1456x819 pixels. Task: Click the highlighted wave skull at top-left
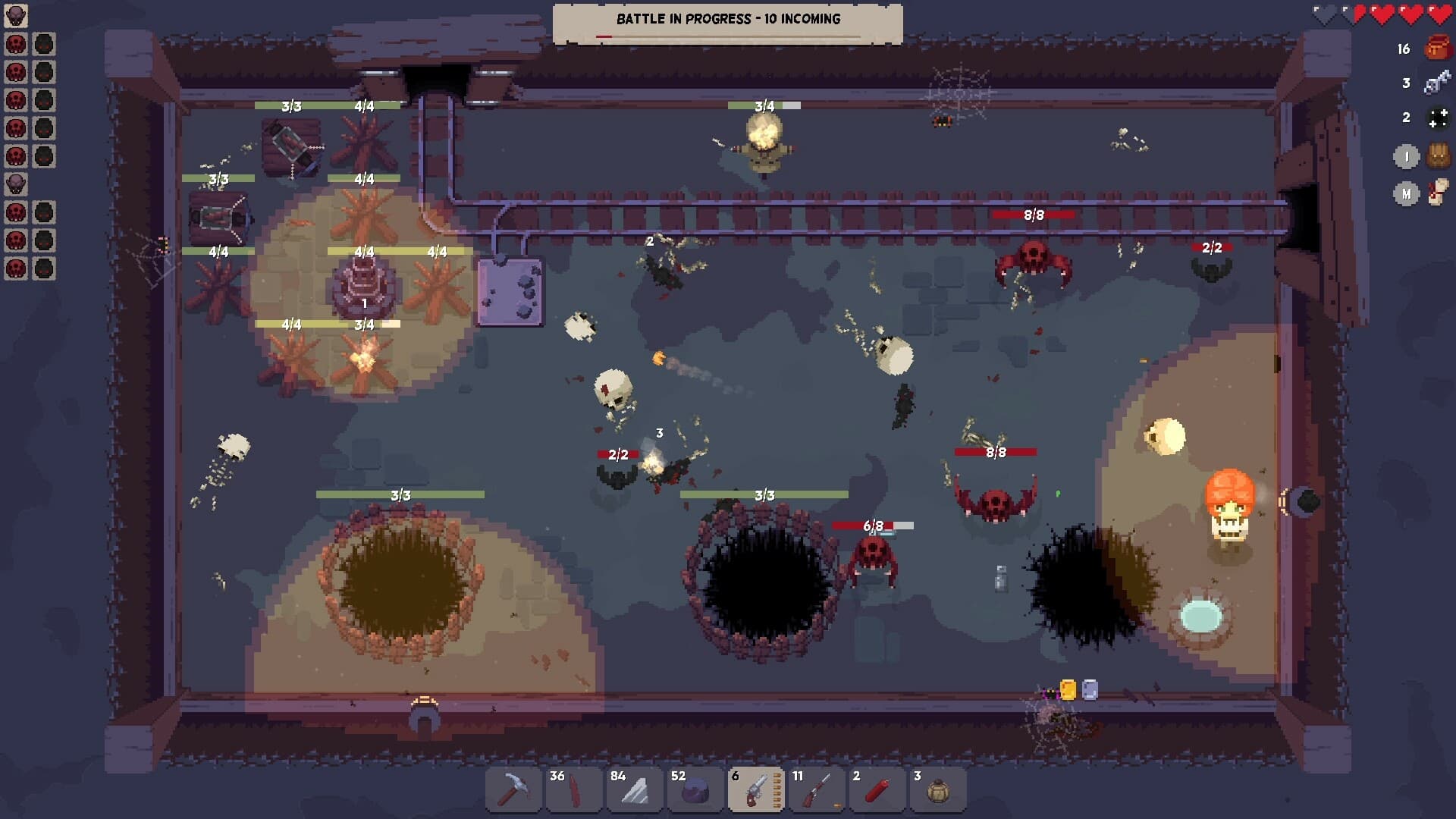16,16
